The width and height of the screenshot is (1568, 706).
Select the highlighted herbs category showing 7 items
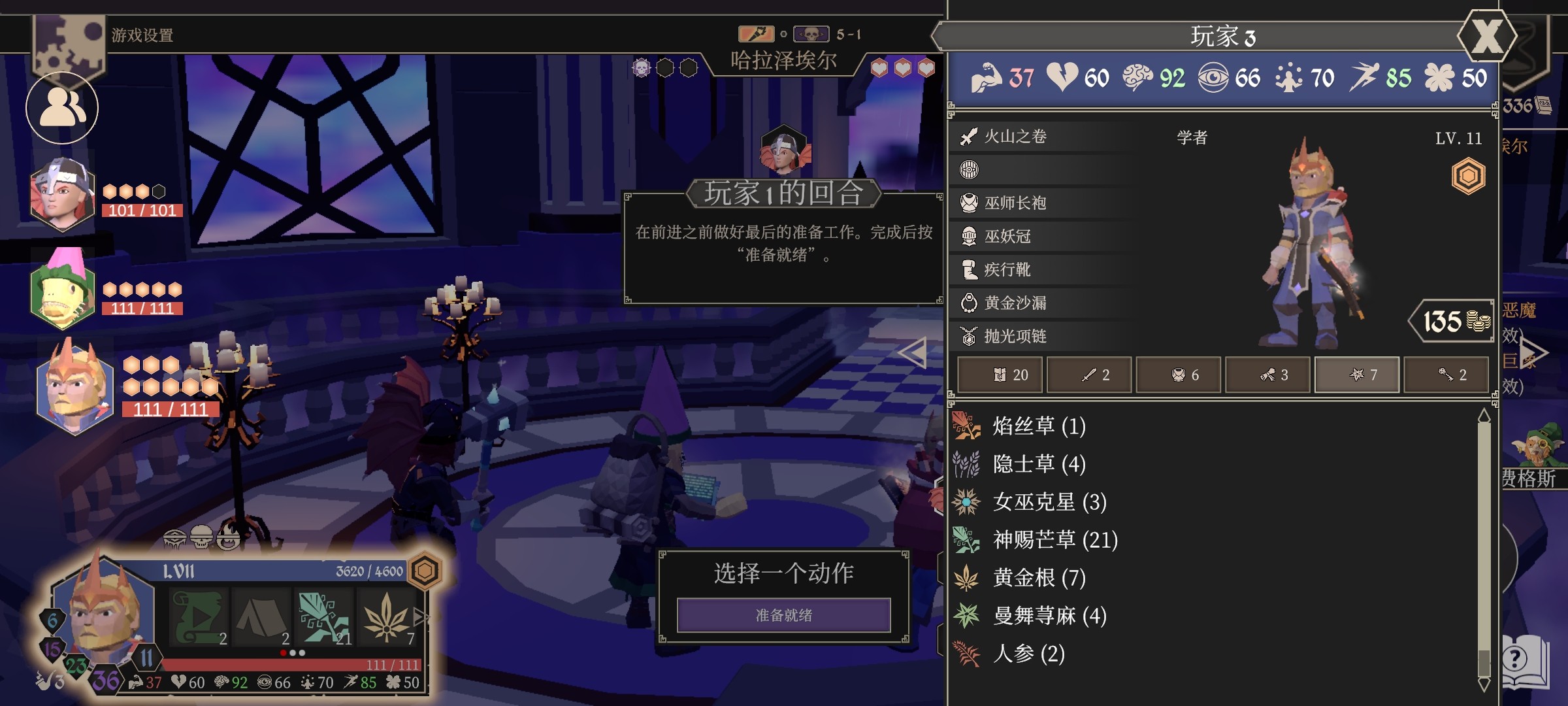point(1357,375)
